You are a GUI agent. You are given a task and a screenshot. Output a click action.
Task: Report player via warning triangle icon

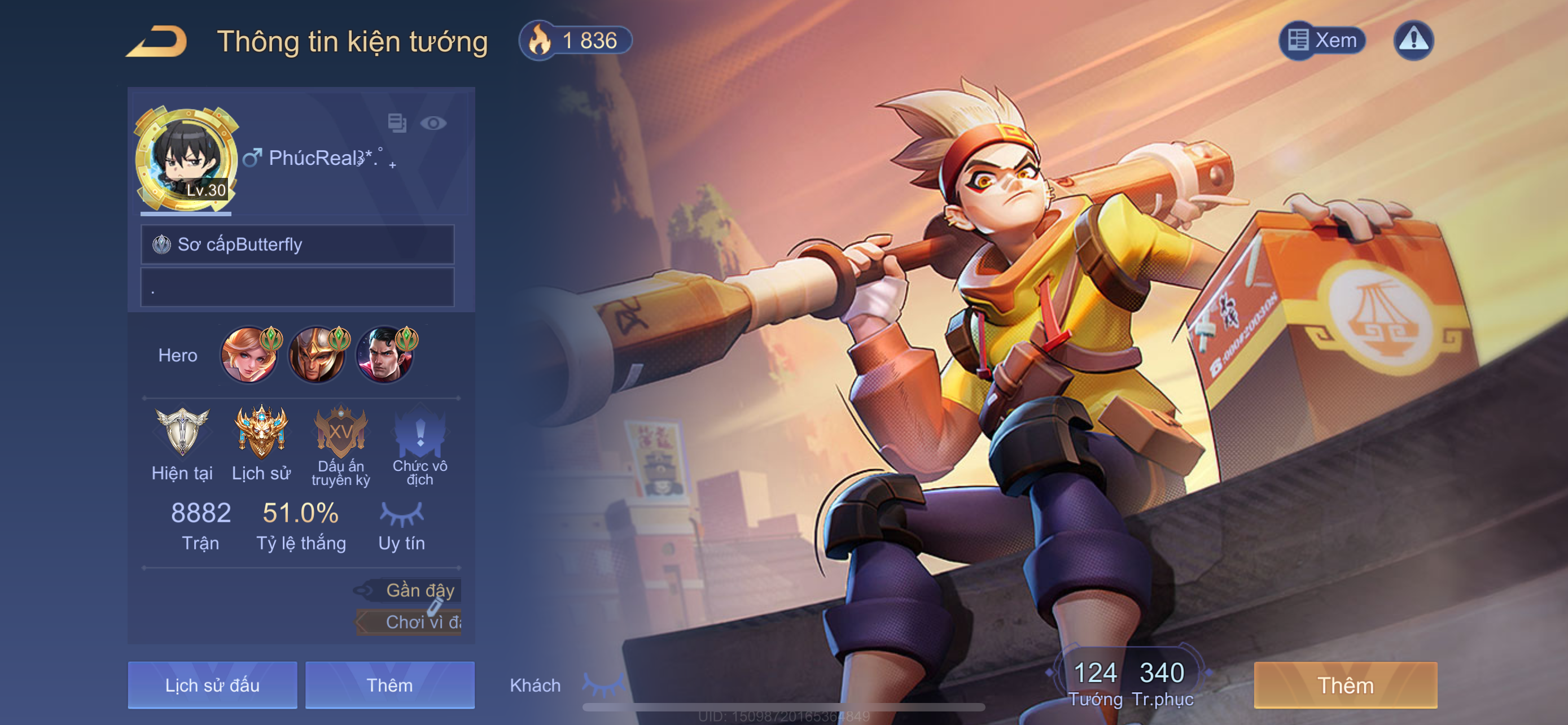[1413, 41]
